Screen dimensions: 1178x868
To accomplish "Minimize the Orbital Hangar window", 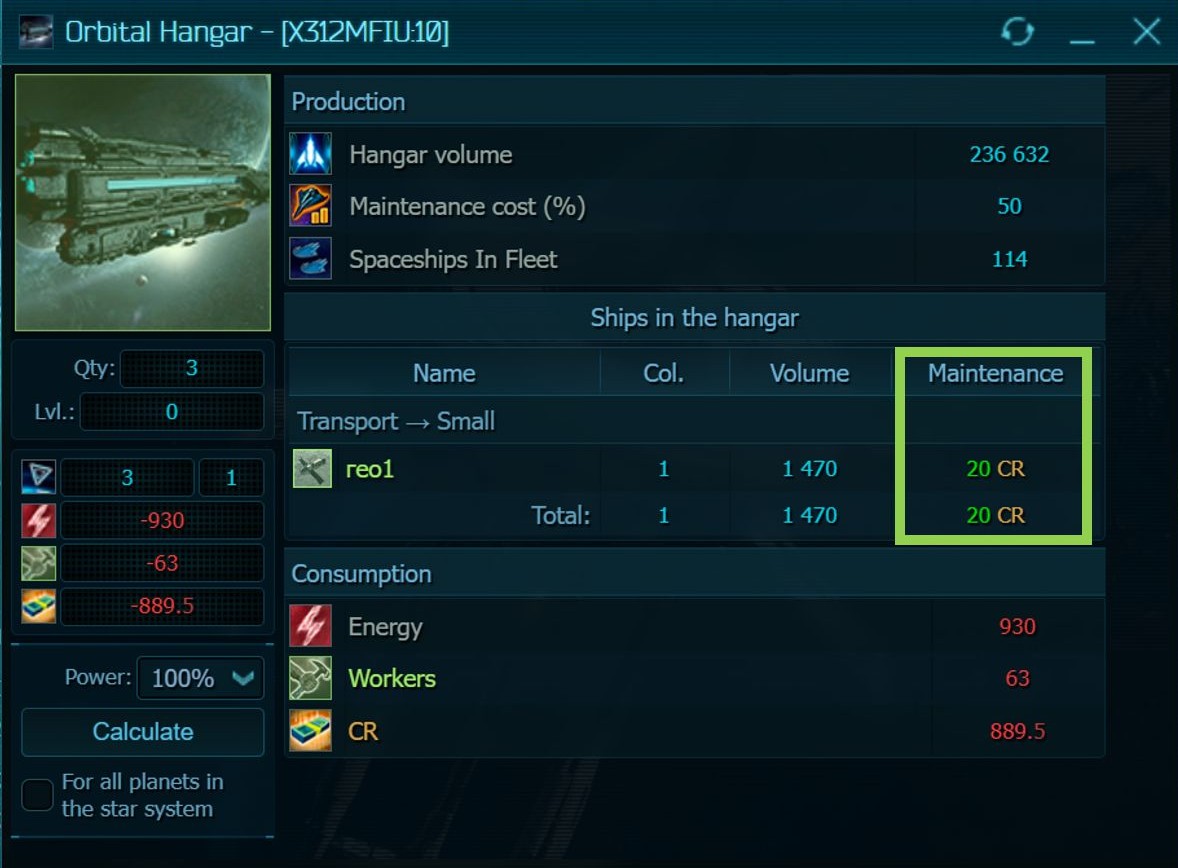I will click(1082, 34).
